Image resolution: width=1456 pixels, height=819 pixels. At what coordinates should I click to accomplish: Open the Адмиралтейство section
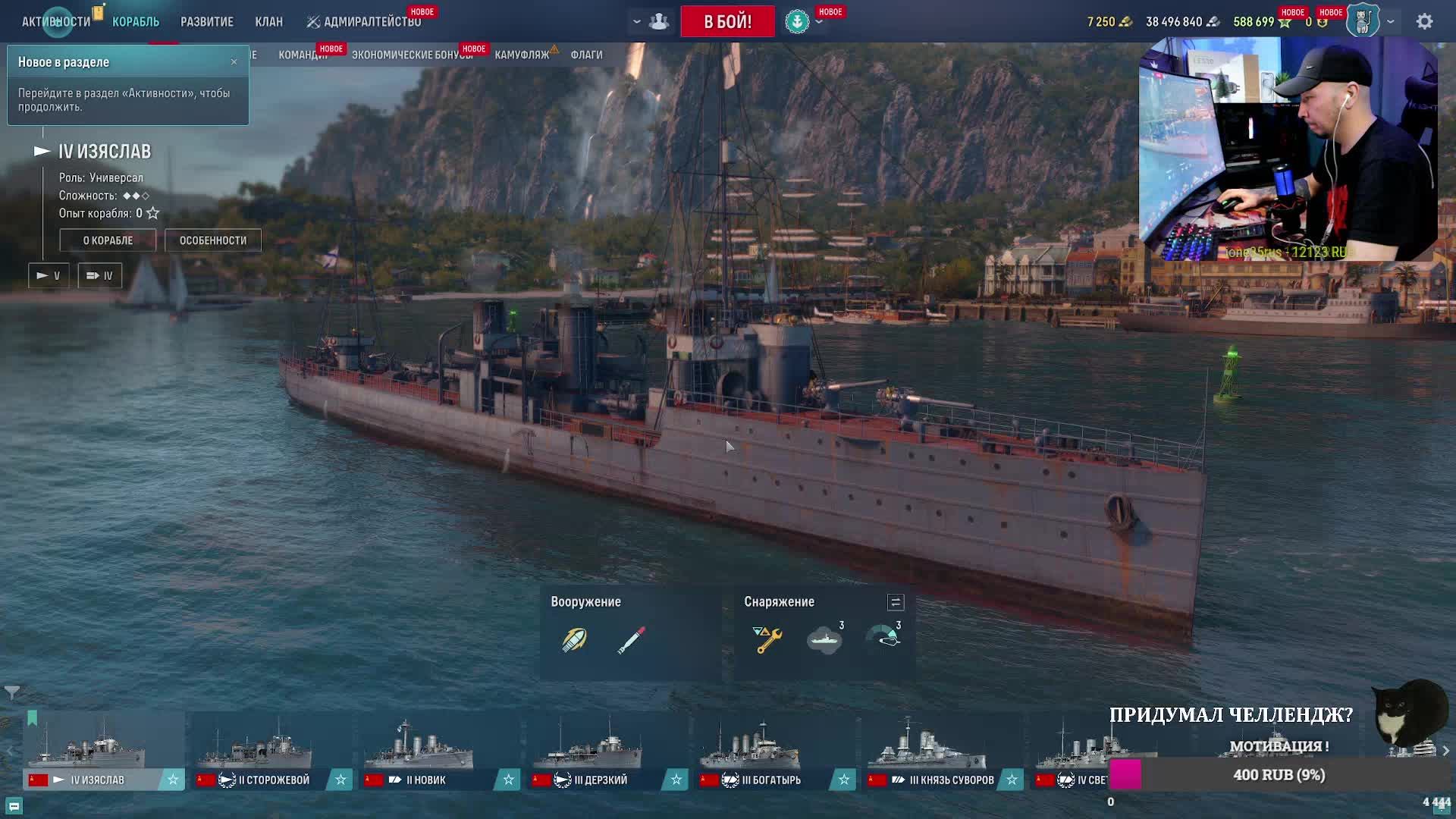coord(364,21)
